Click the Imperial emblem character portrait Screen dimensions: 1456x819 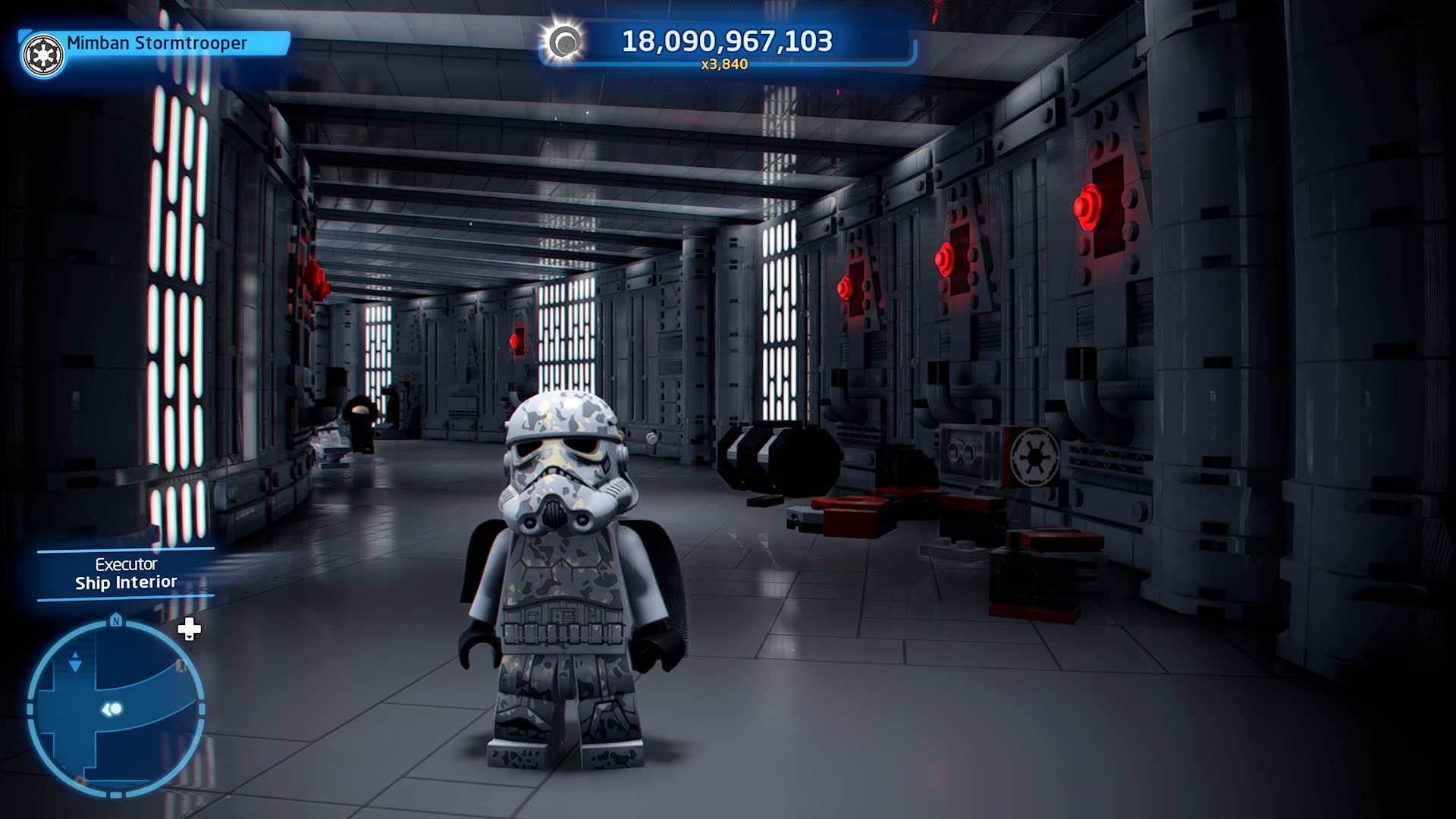tap(43, 55)
